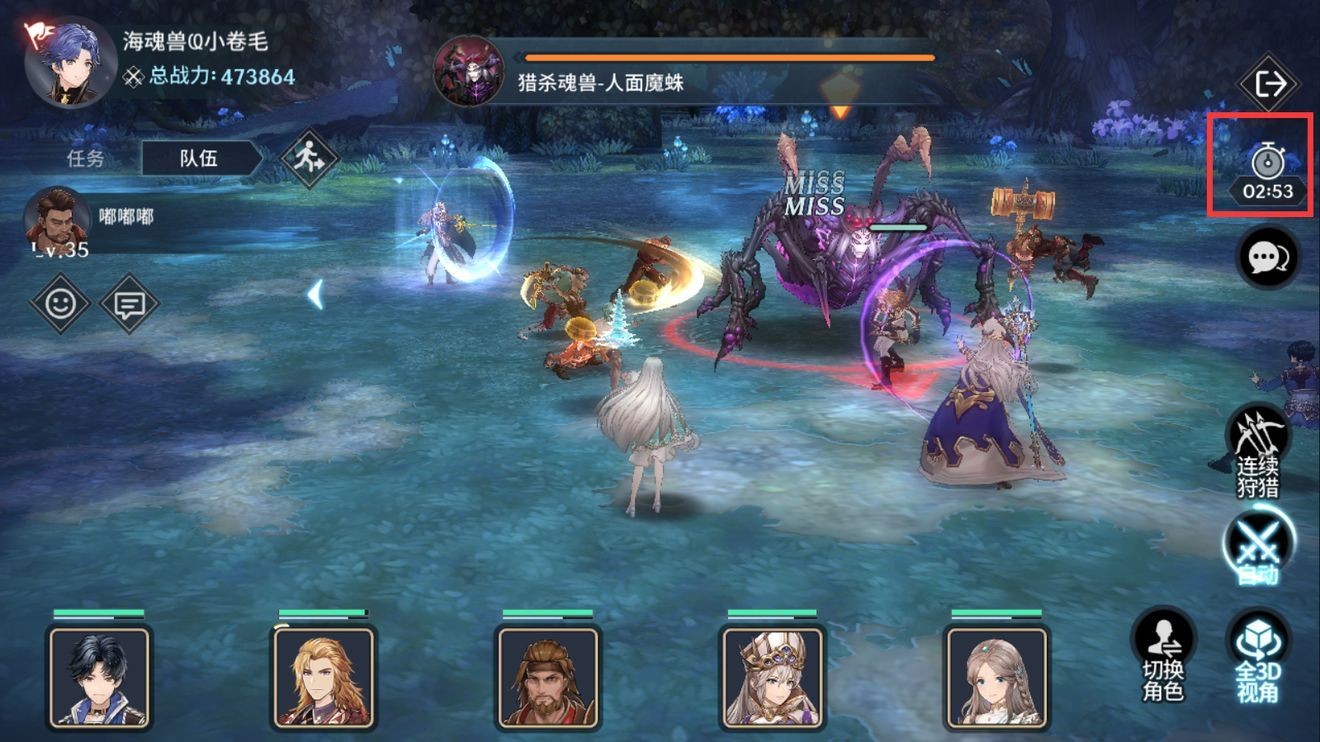
Task: Toggle the 全3D视角 camera view
Action: coord(1258,653)
